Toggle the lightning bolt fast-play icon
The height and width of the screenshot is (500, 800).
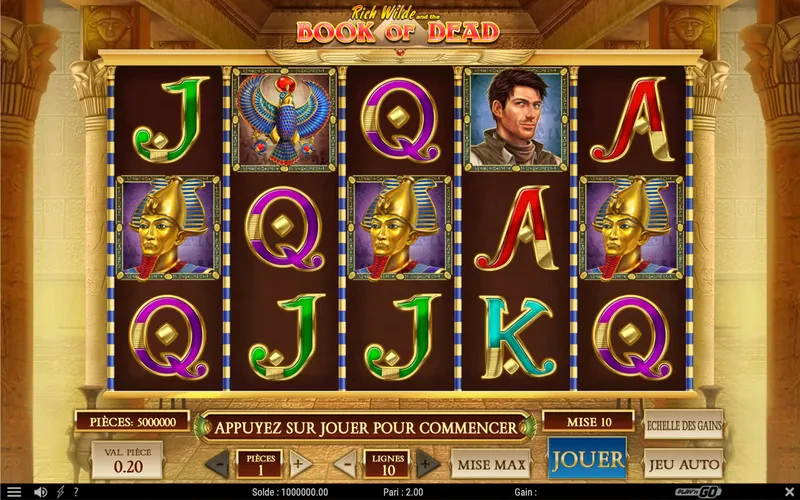(x=60, y=492)
